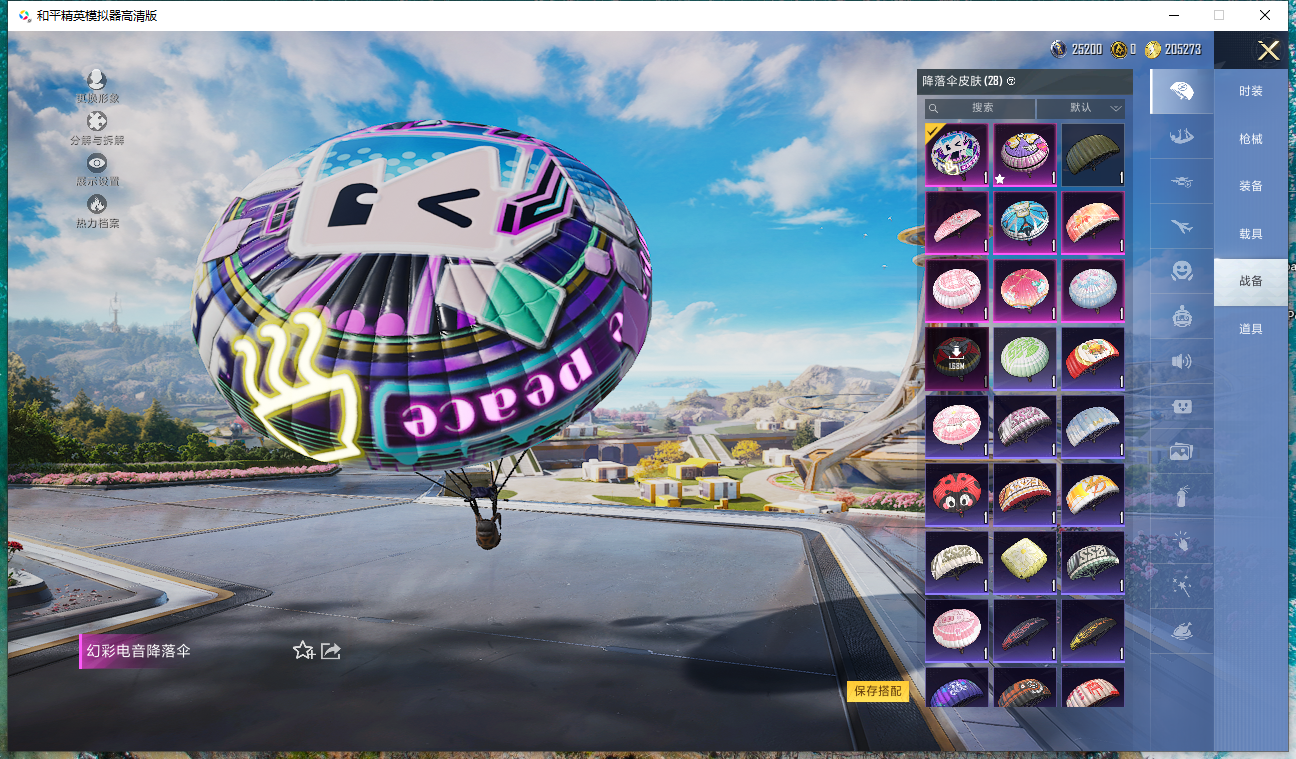Choose the ladybug parachute skin
Screen dimensions: 1296x759
(957, 492)
